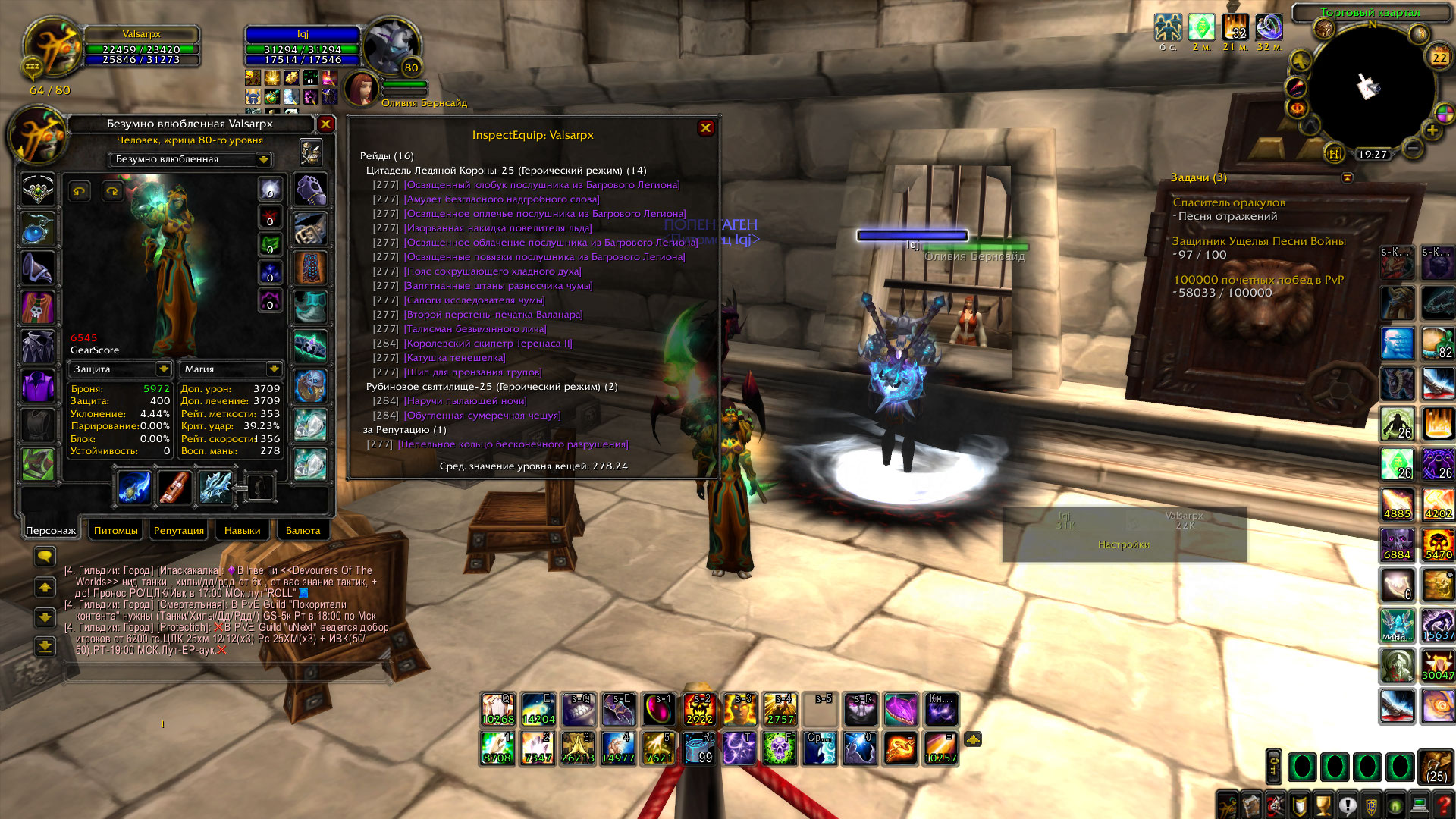Select the Пепельное кольцо бесконечного разрушения link
1456x819 pixels.
point(513,444)
